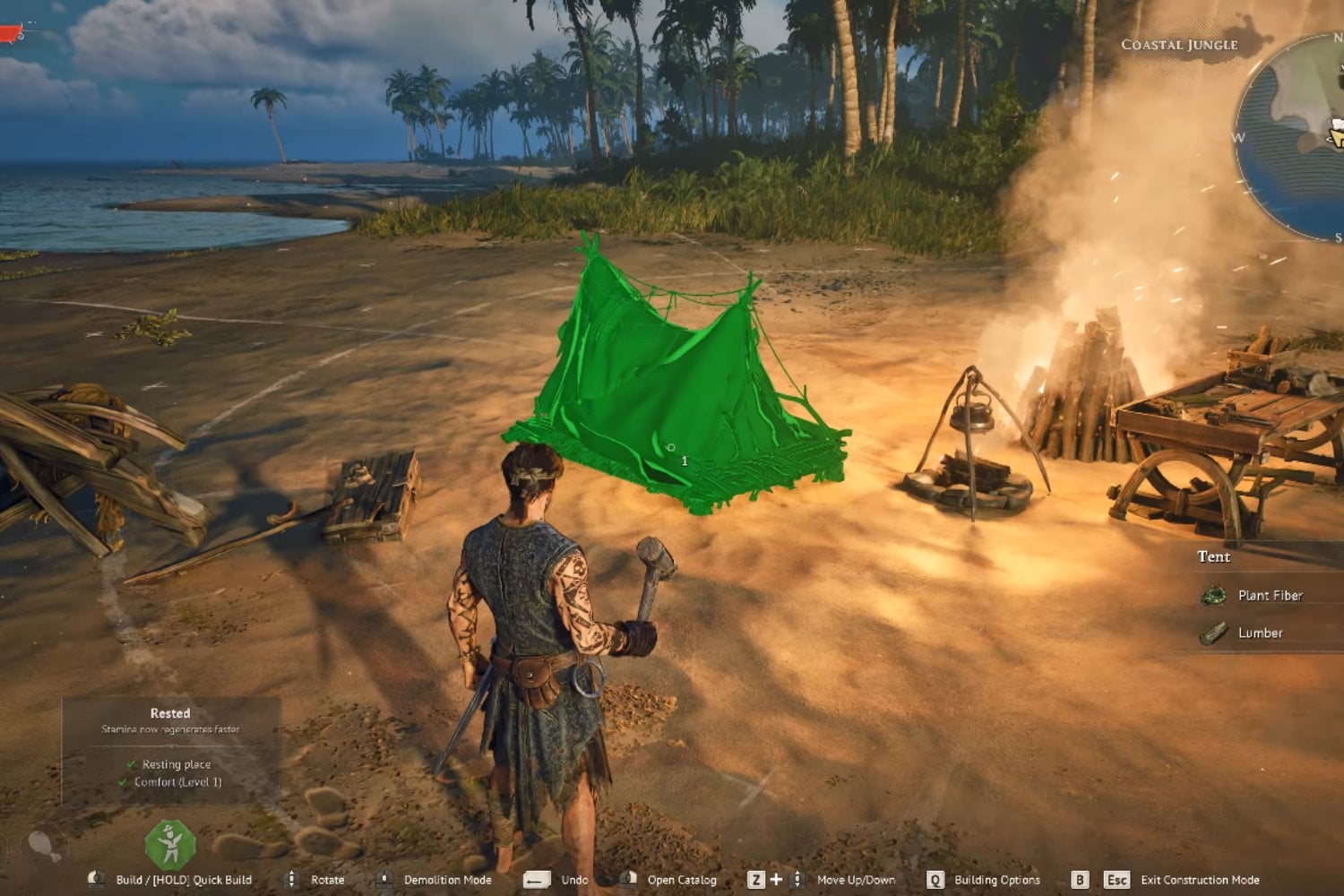The height and width of the screenshot is (896, 1344).
Task: Open the circular minimap
Action: [1295, 134]
